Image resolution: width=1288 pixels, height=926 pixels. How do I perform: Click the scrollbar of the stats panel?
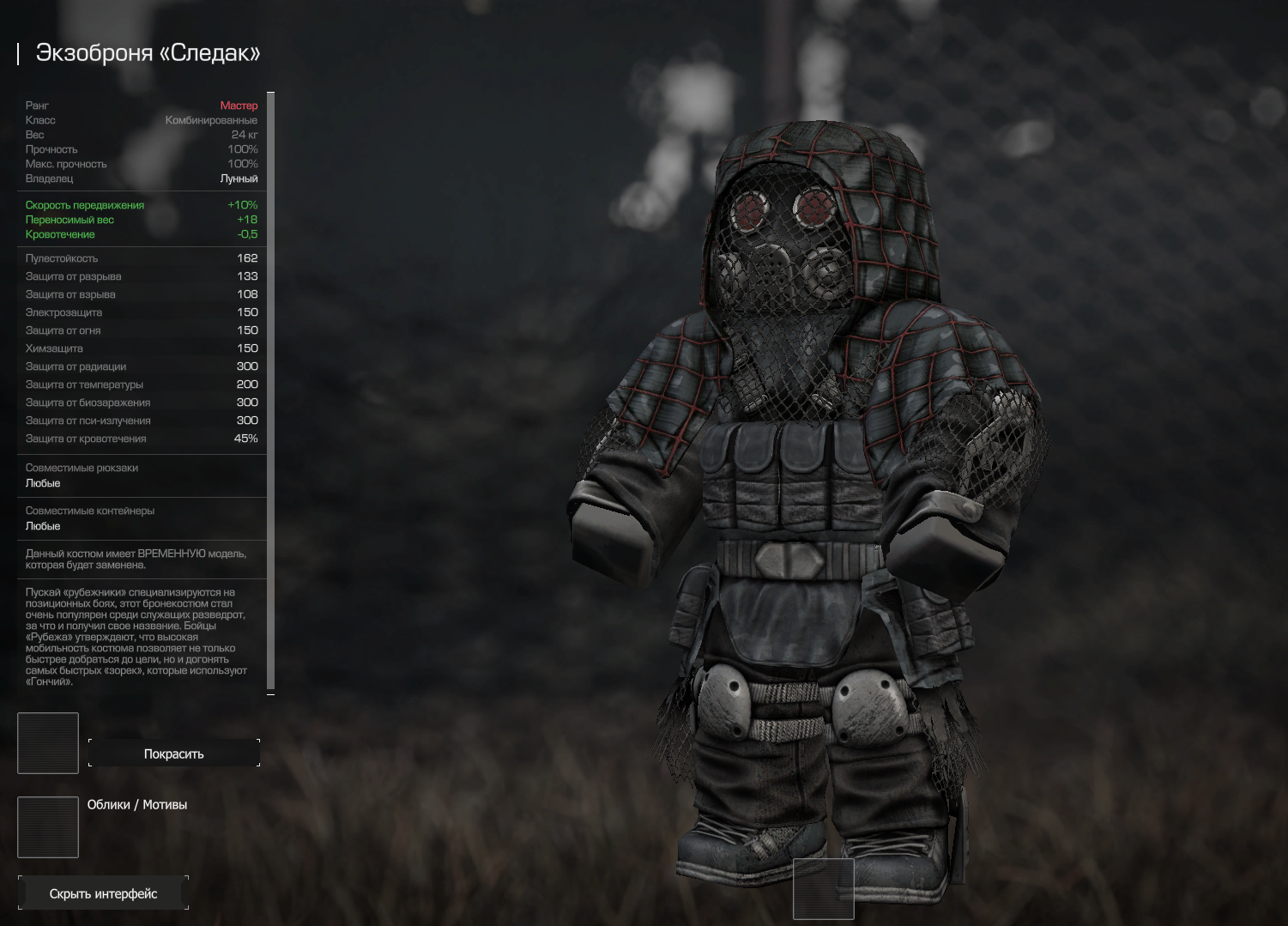click(x=271, y=391)
